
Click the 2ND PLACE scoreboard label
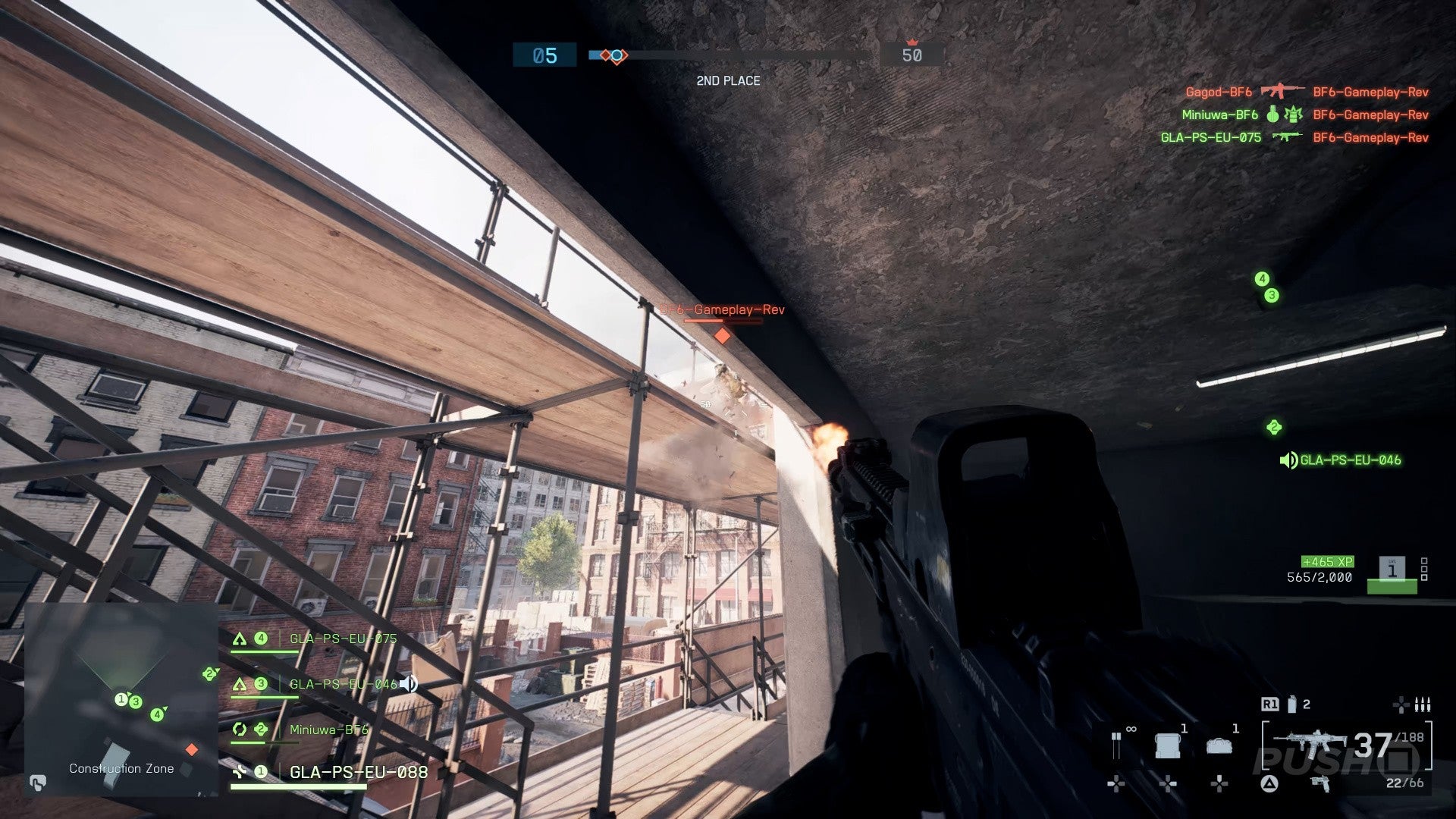pos(728,81)
